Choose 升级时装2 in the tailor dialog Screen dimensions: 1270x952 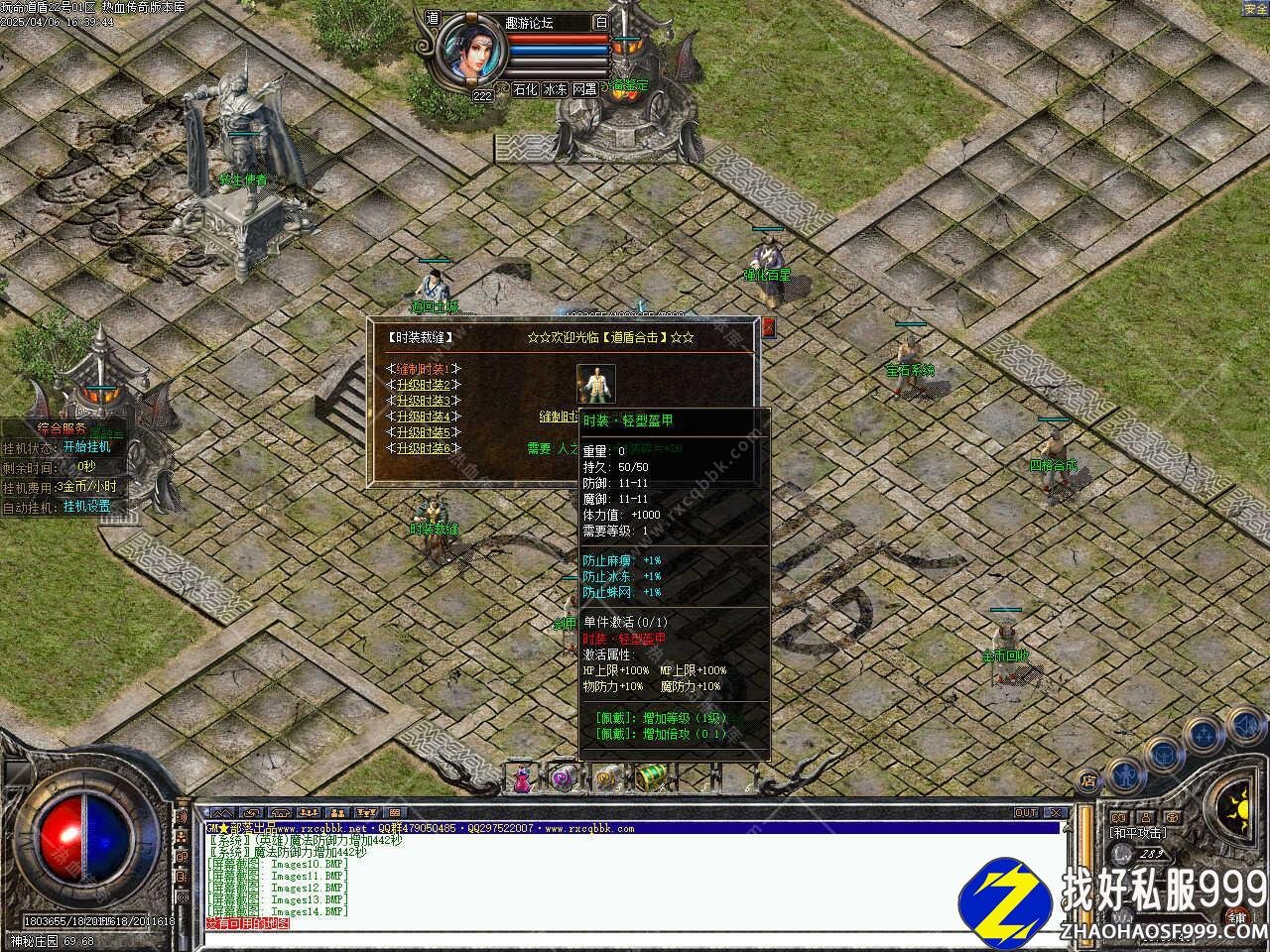tap(424, 385)
